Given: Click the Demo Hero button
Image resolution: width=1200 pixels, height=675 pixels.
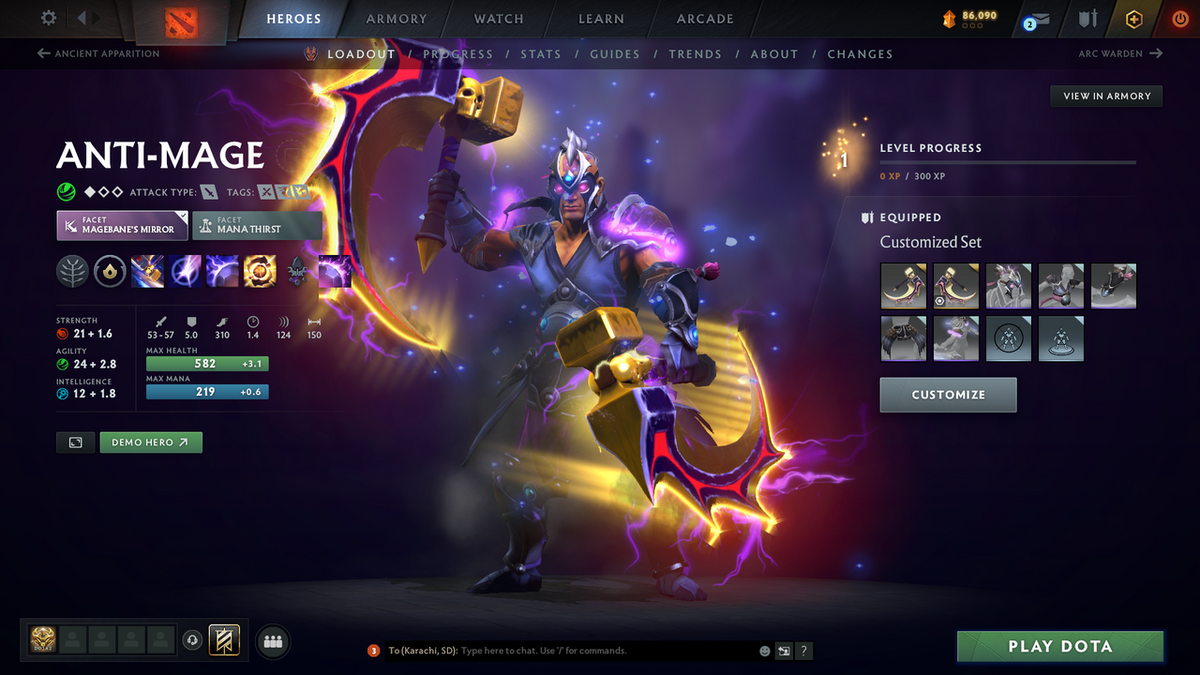Looking at the screenshot, I should (x=151, y=442).
